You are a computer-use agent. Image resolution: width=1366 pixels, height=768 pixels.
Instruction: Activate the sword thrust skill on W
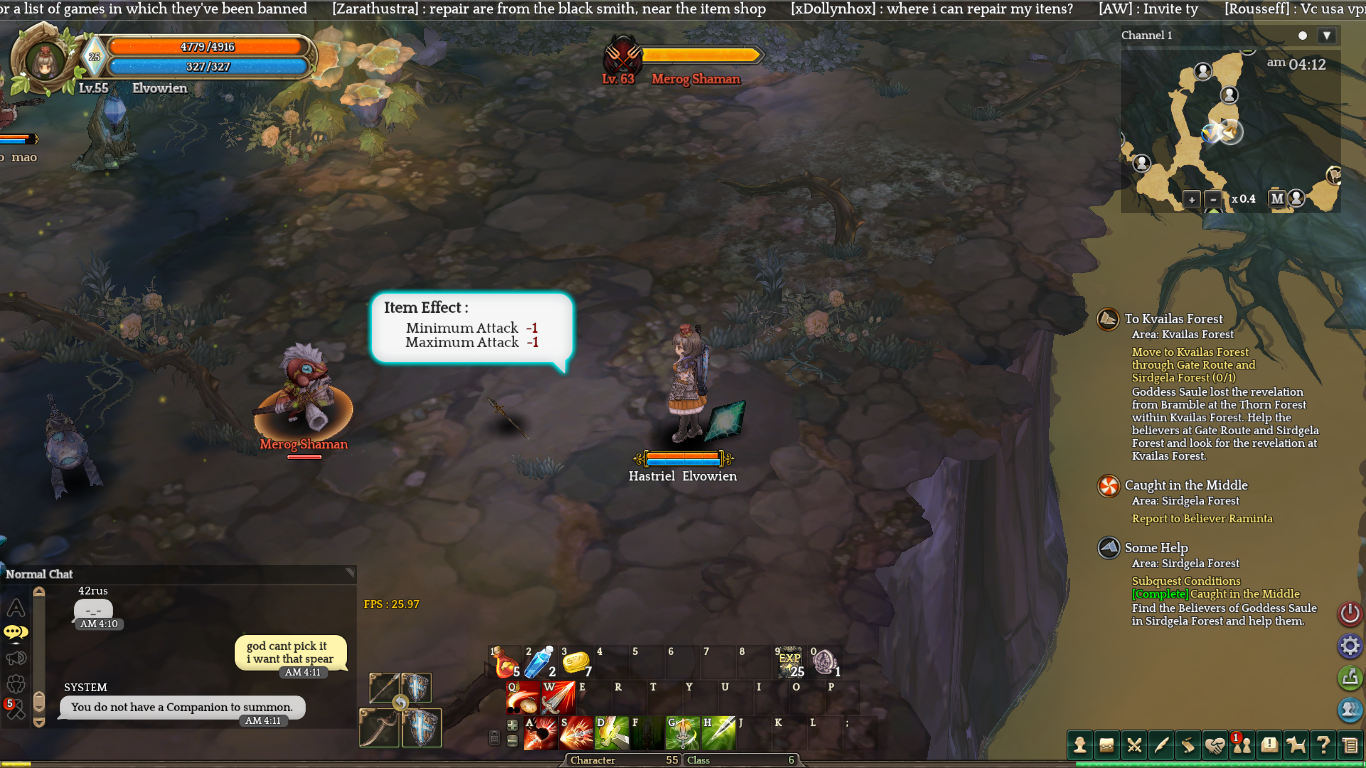pos(558,698)
